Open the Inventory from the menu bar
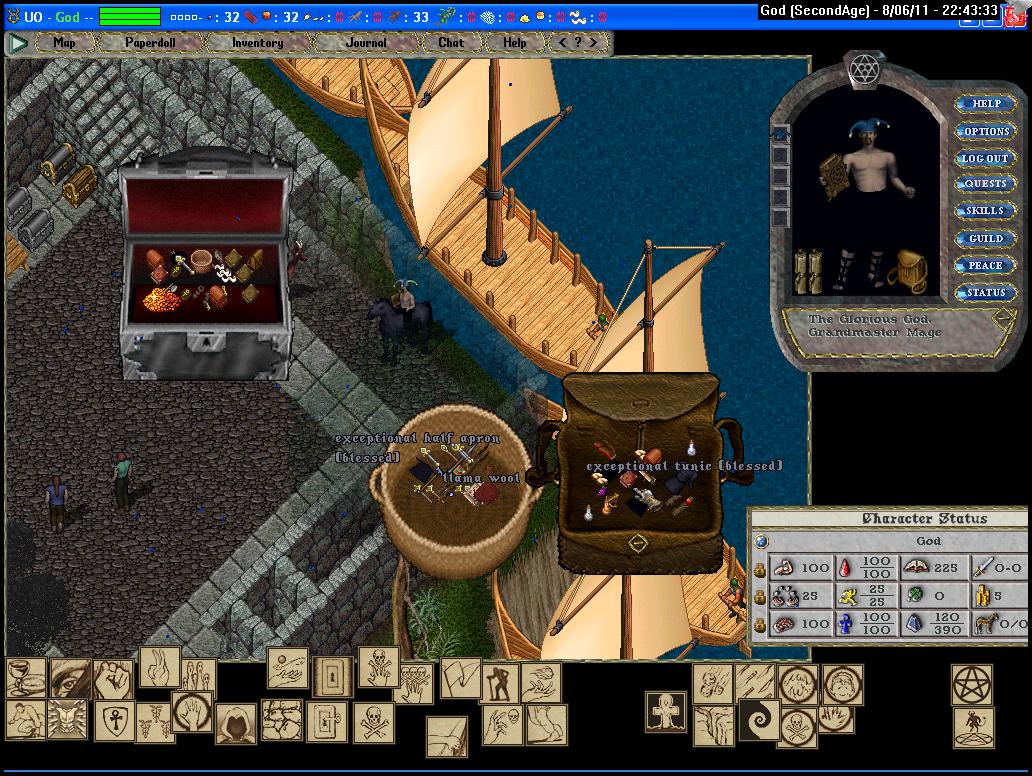The width and height of the screenshot is (1032, 776). click(x=257, y=43)
